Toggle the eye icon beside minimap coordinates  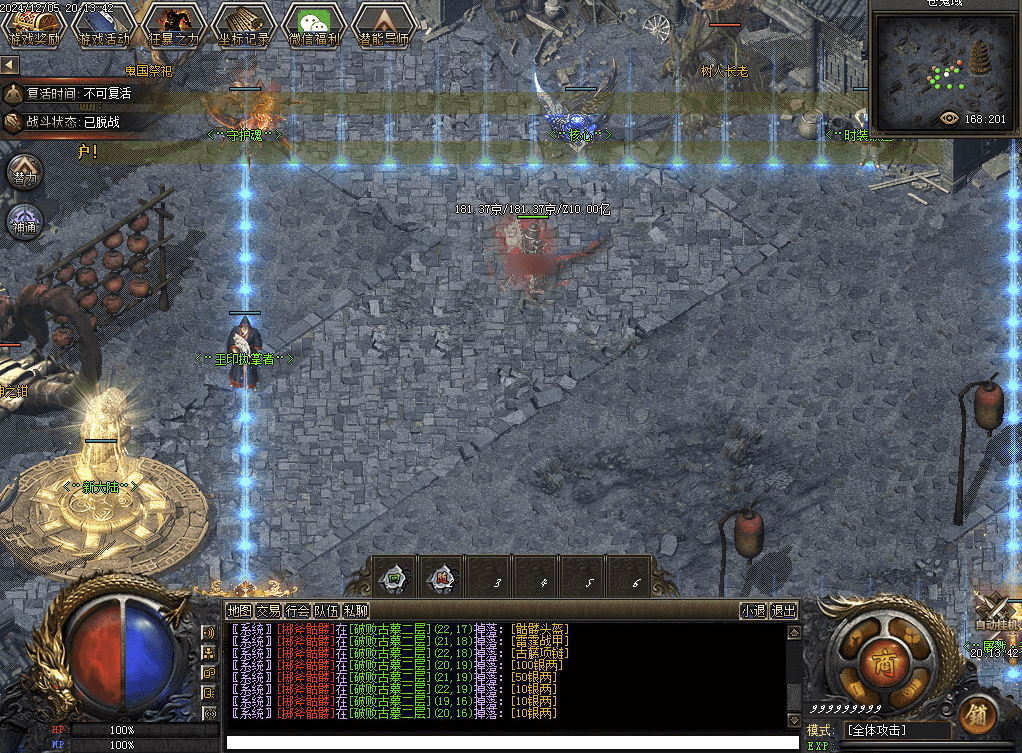pyautogui.click(x=950, y=118)
